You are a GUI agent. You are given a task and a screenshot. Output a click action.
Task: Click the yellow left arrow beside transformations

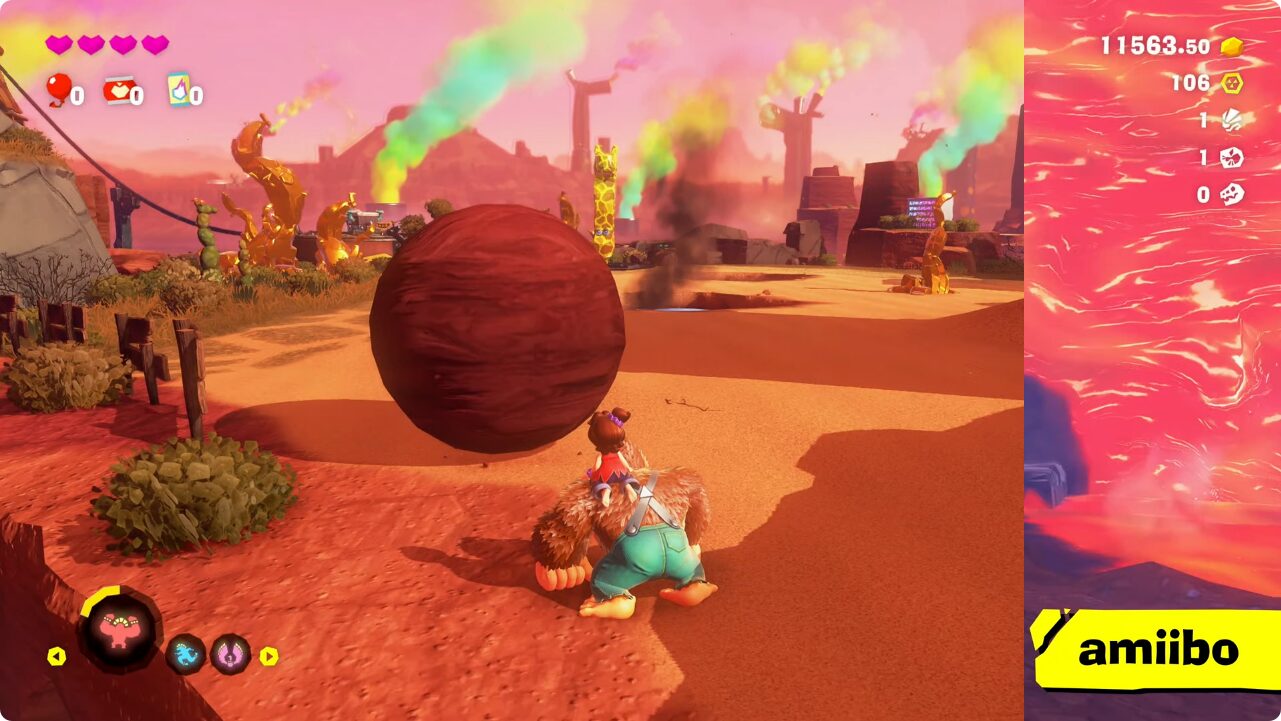57,656
